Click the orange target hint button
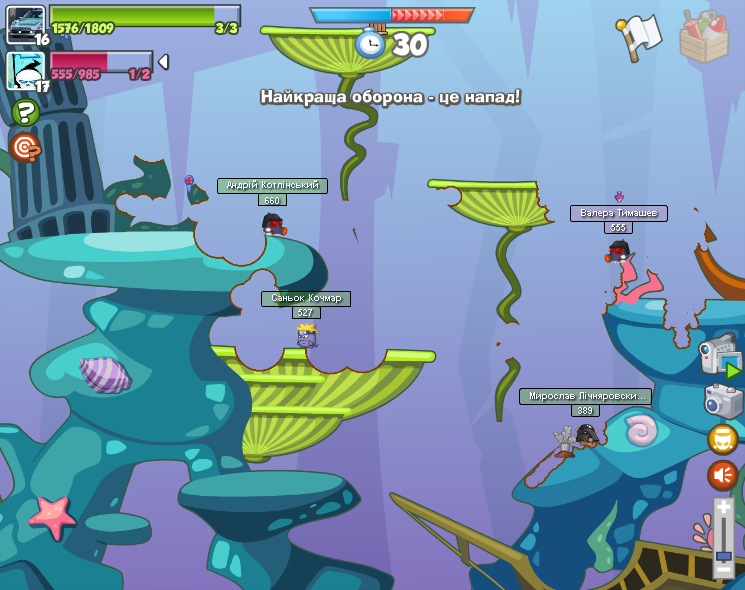Screen dimensions: 745x590 [25, 148]
